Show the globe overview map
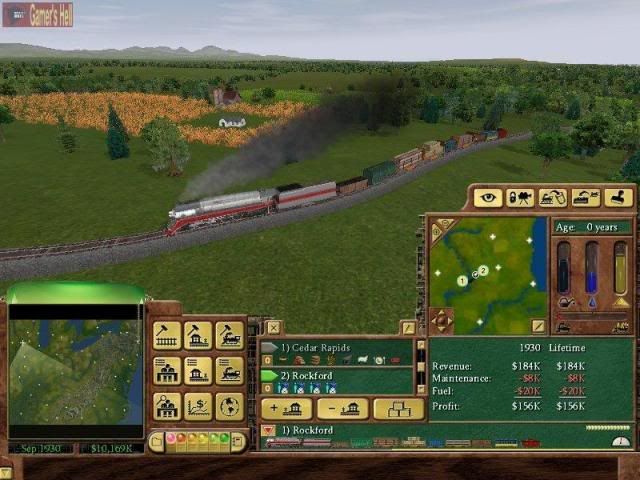The image size is (640, 480). pos(230,406)
